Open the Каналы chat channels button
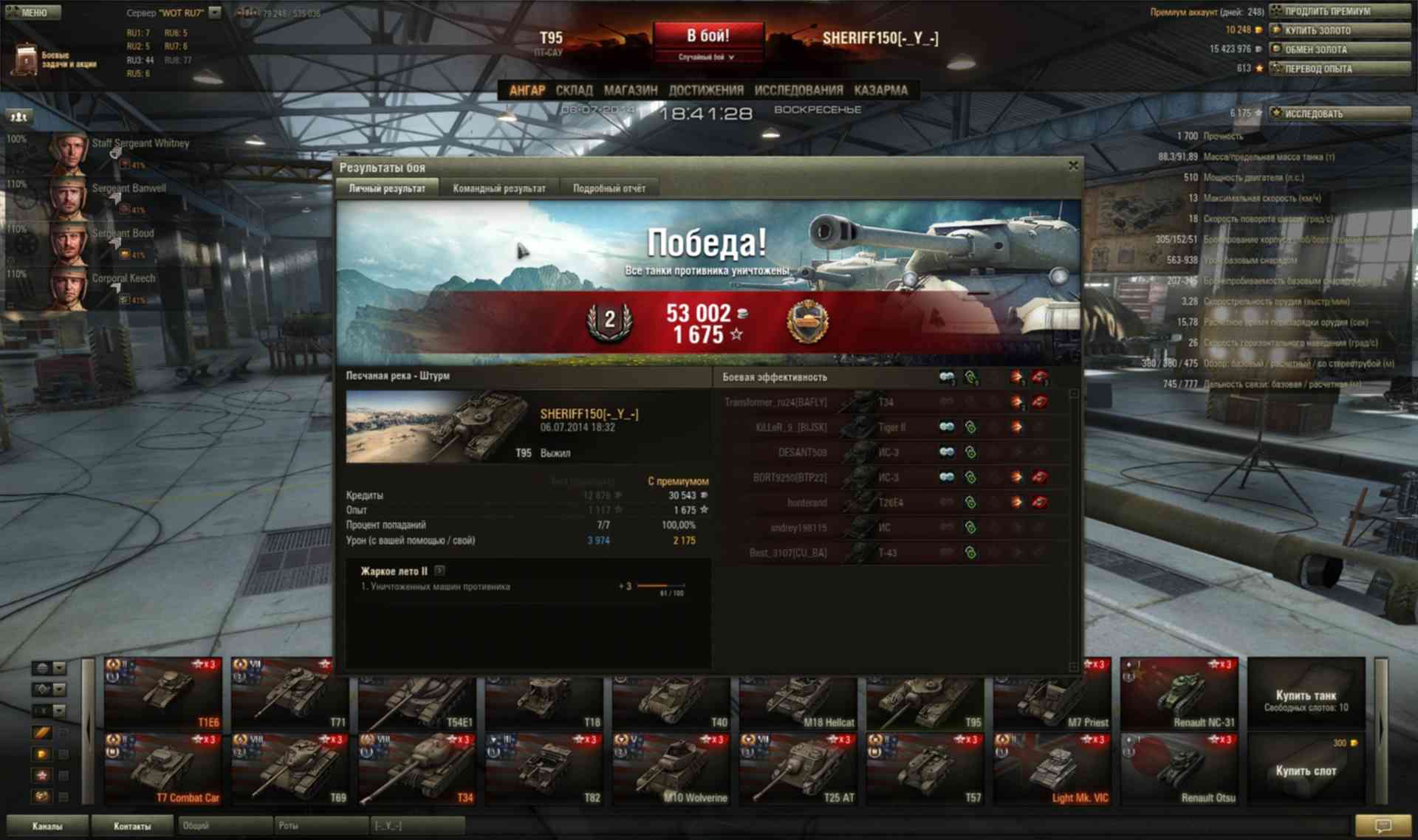1418x840 pixels. click(47, 826)
